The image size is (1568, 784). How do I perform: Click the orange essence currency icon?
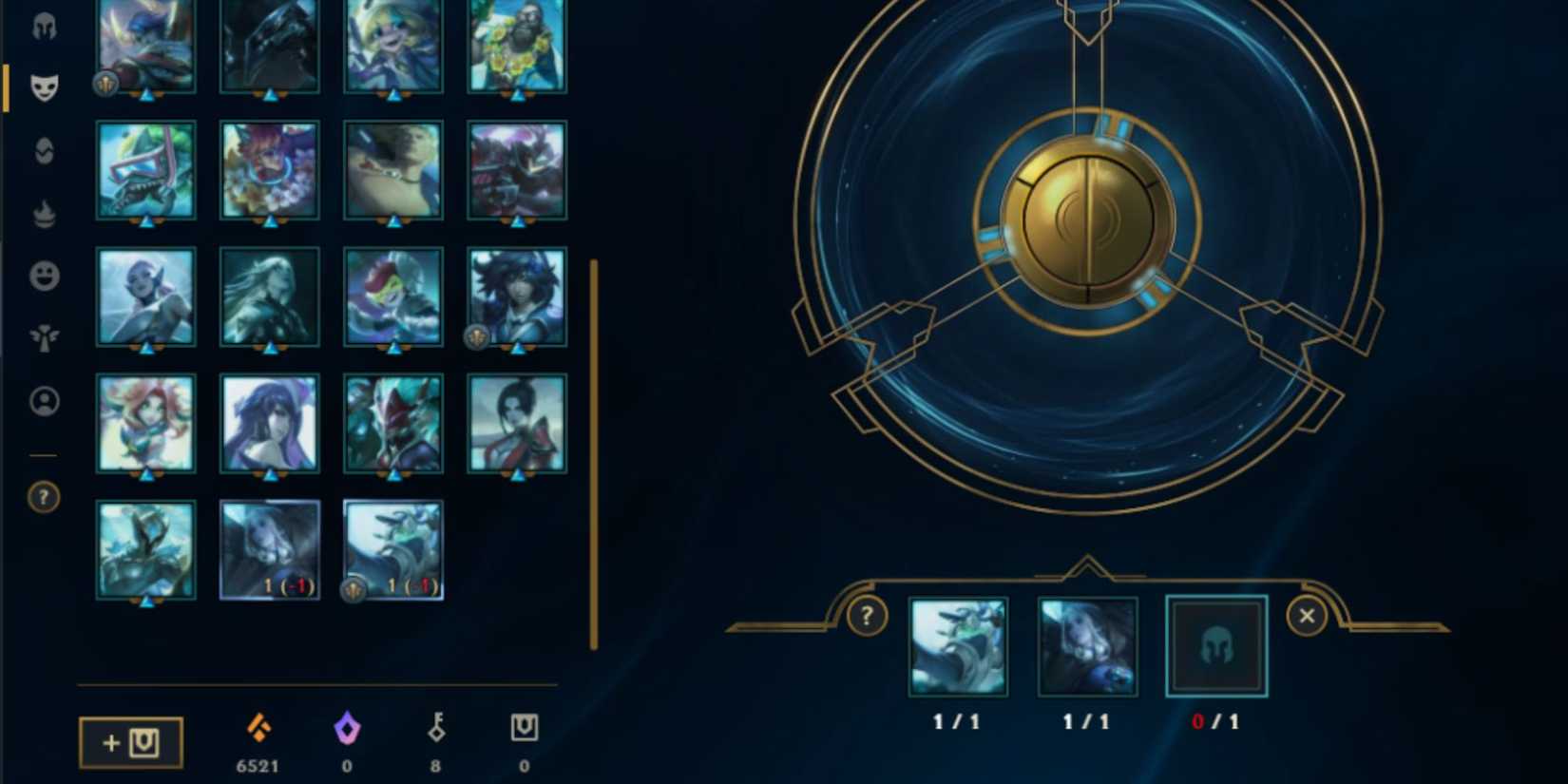(x=258, y=730)
